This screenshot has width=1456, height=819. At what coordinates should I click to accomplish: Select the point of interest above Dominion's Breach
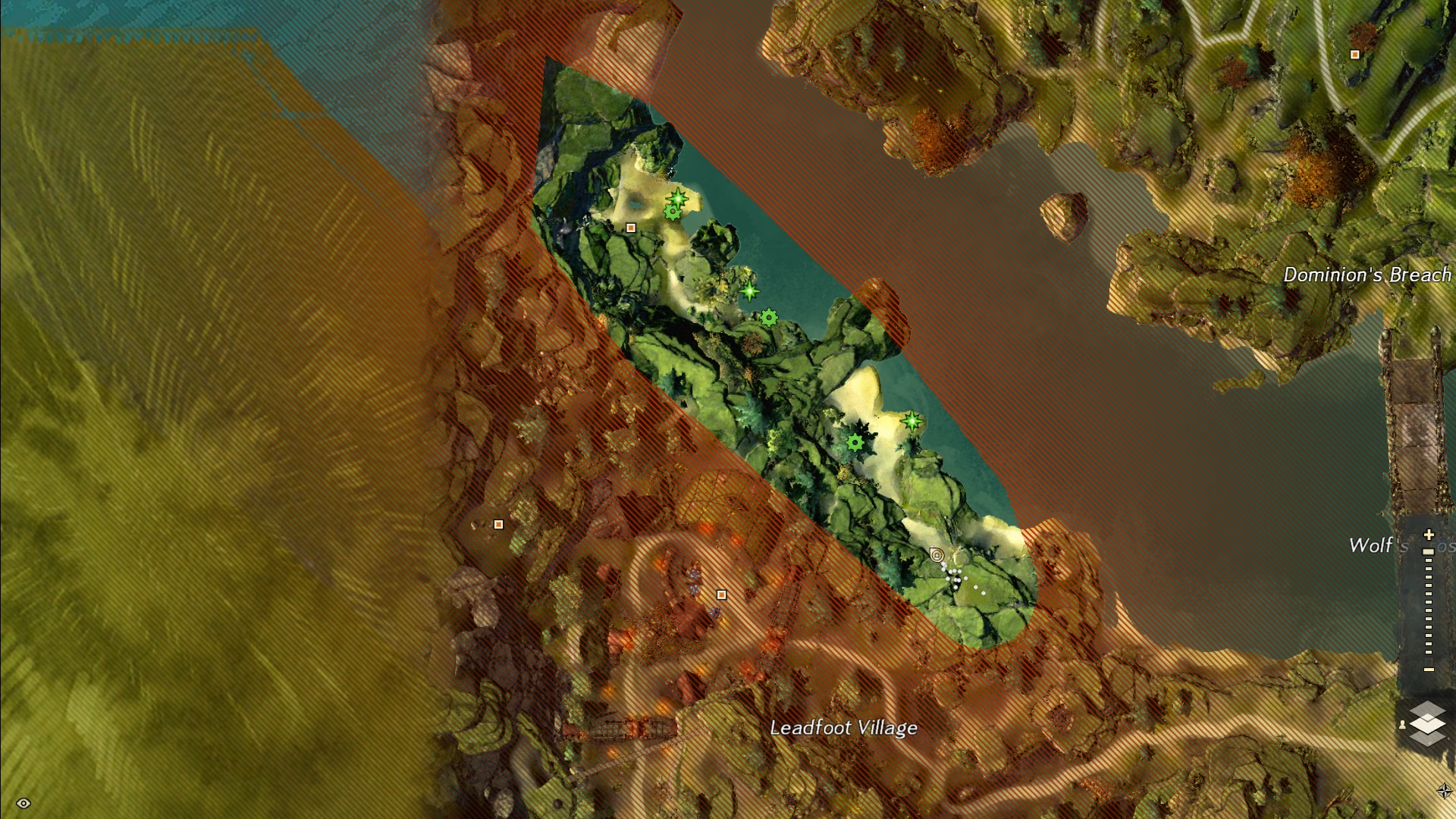click(1354, 55)
